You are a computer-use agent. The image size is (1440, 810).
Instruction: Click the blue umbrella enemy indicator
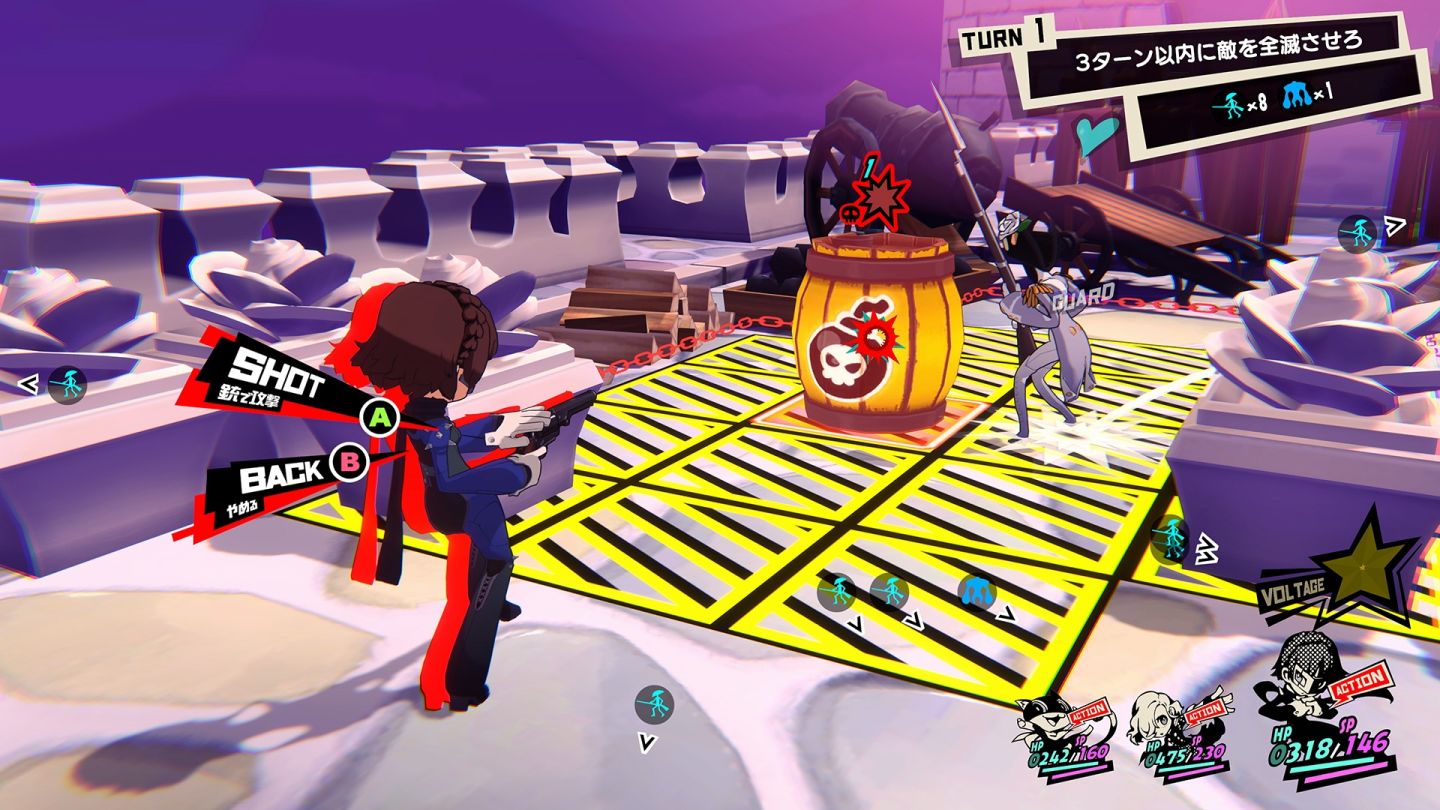[x=977, y=592]
